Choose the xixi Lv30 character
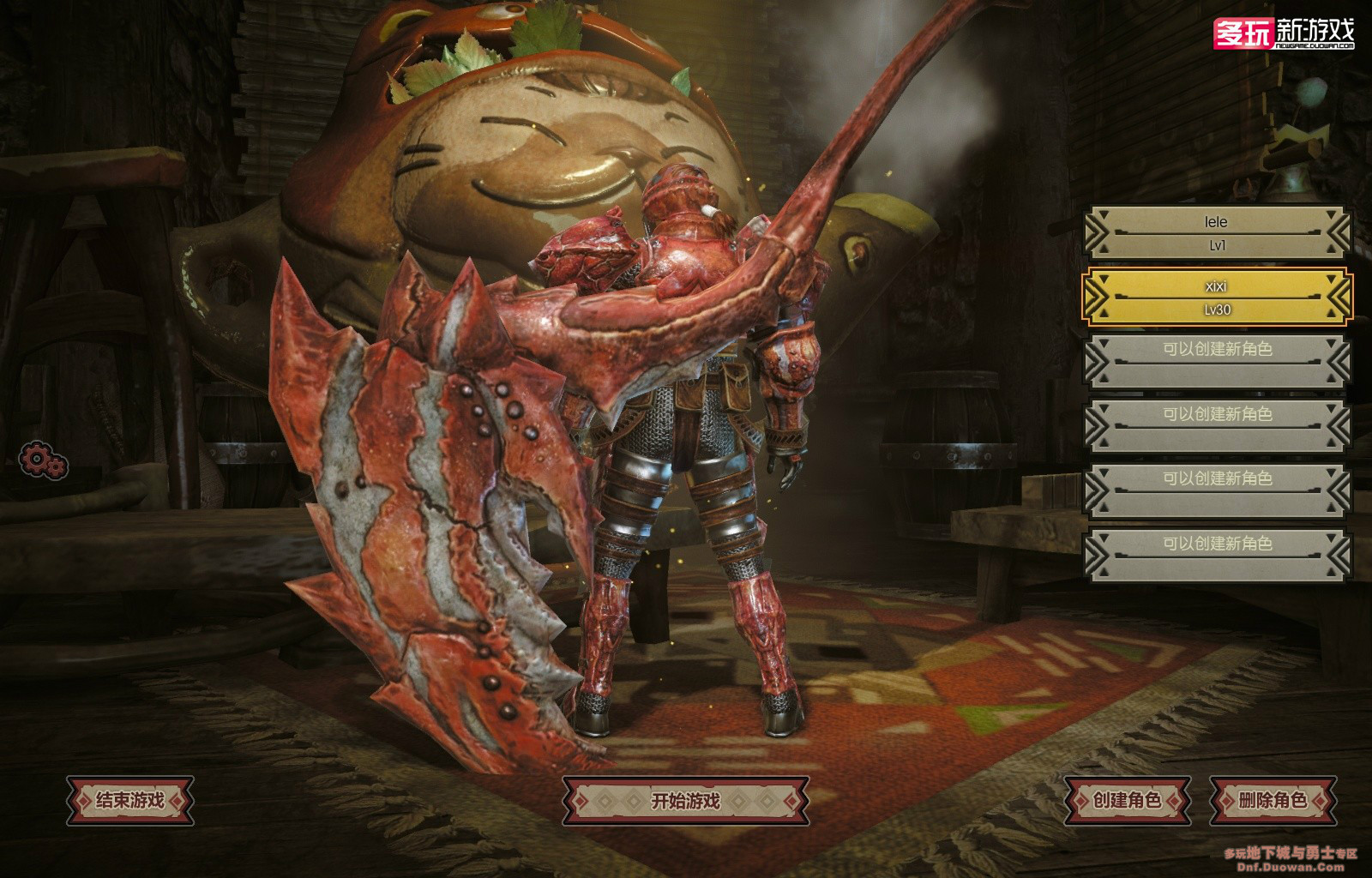The height and width of the screenshot is (878, 1372). (x=1216, y=297)
